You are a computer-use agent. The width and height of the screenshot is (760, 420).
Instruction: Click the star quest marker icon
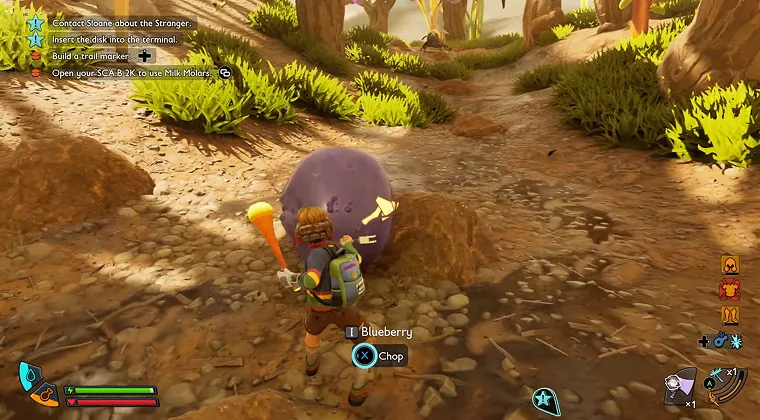tap(545, 401)
